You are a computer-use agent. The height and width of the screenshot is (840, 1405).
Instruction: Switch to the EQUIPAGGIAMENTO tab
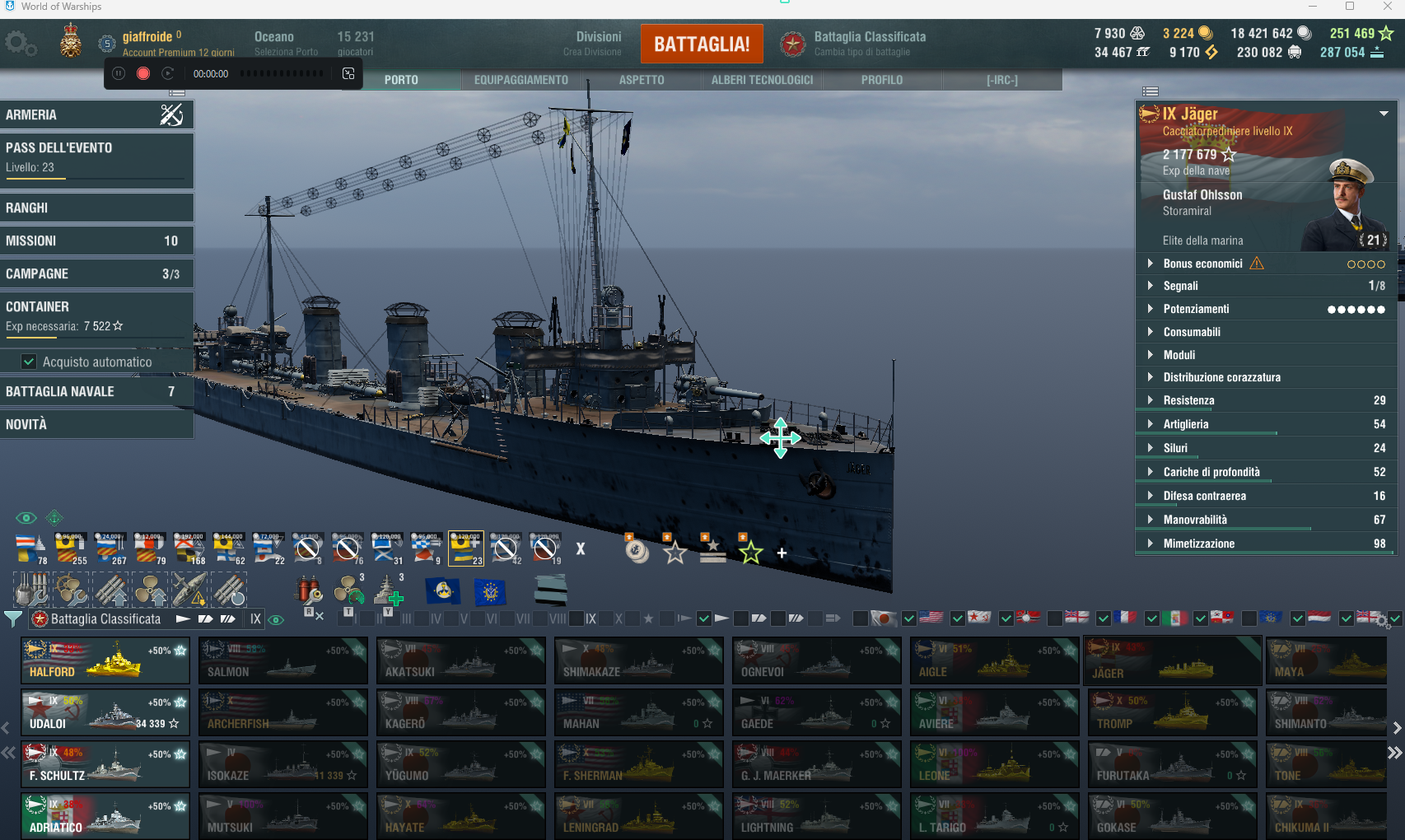520,80
